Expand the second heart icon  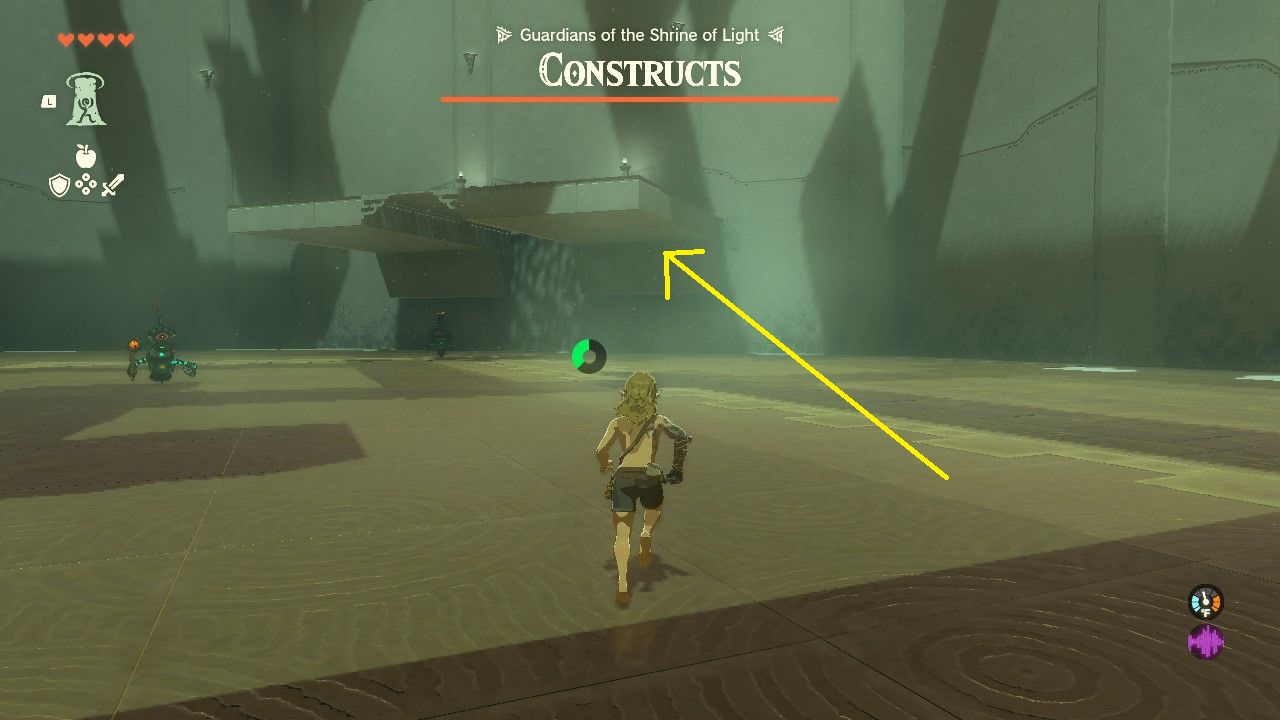(86, 39)
